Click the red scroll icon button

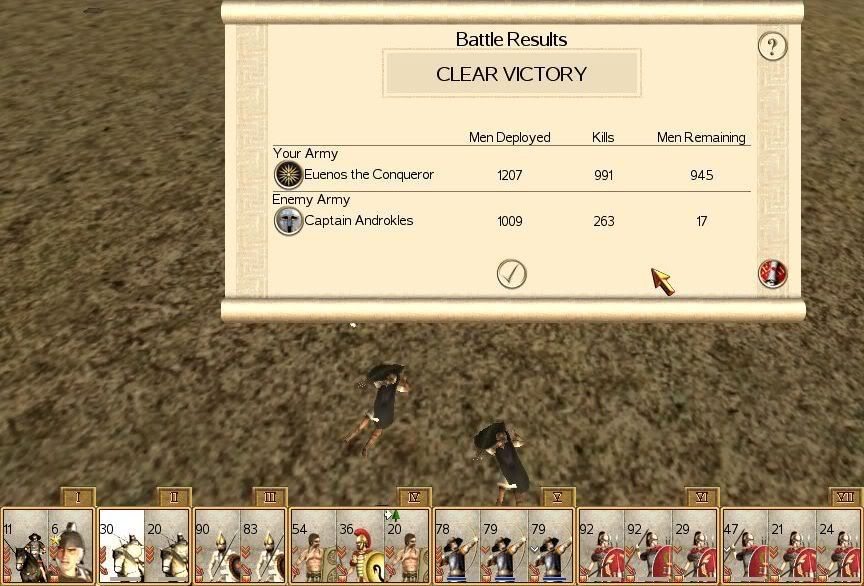772,274
